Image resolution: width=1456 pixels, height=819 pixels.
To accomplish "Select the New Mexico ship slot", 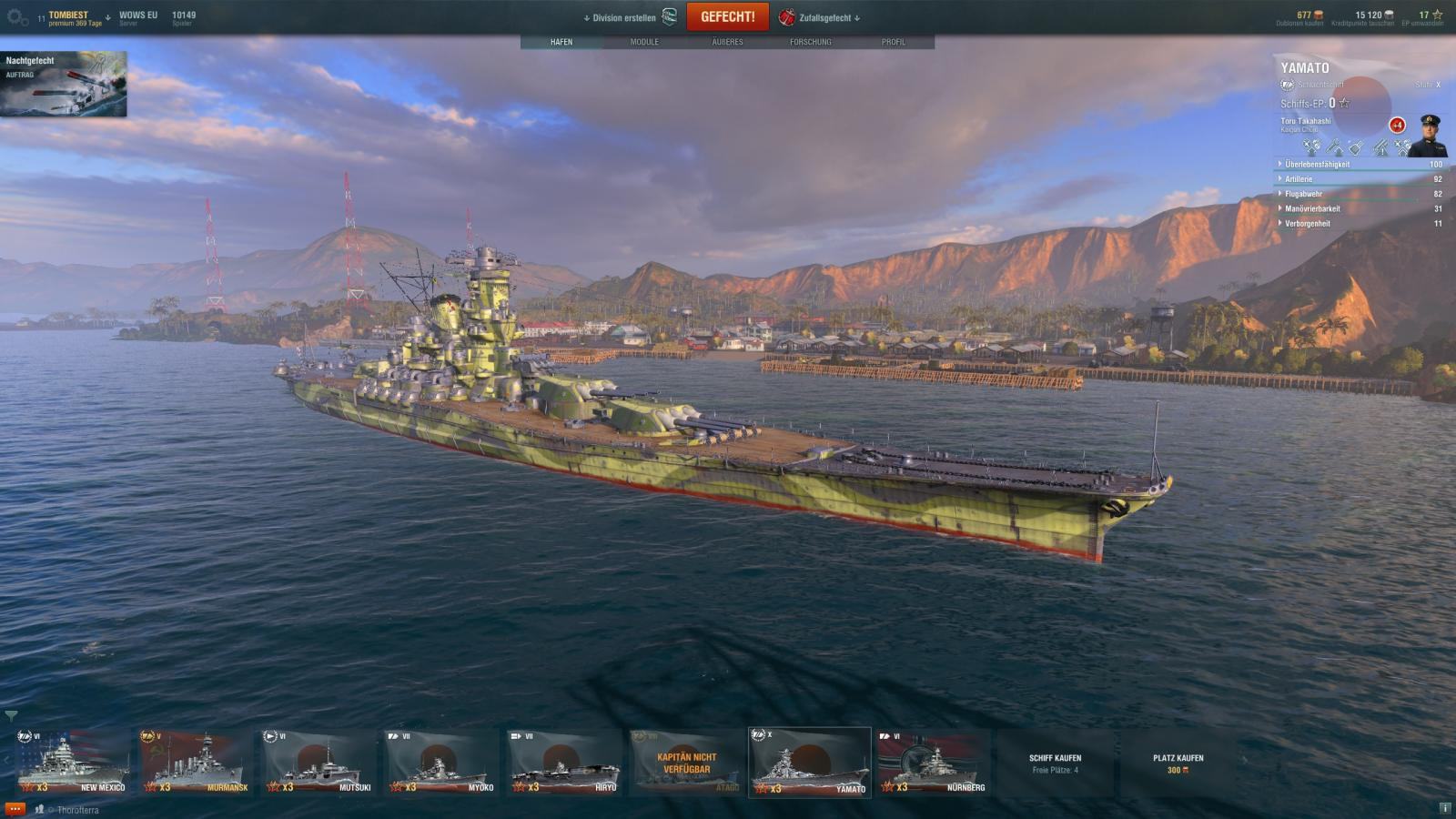I will (x=73, y=763).
